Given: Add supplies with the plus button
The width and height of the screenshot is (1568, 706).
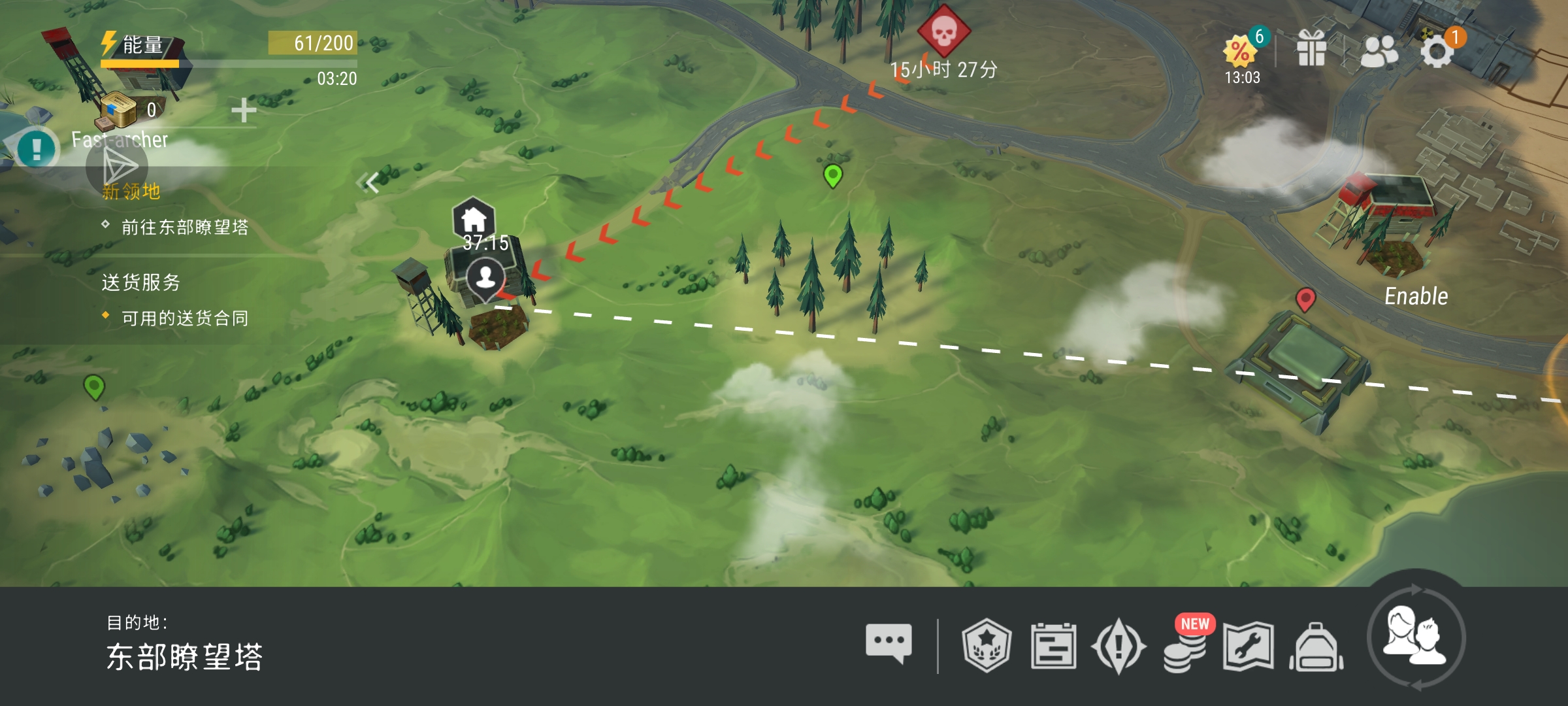Looking at the screenshot, I should pos(244,110).
